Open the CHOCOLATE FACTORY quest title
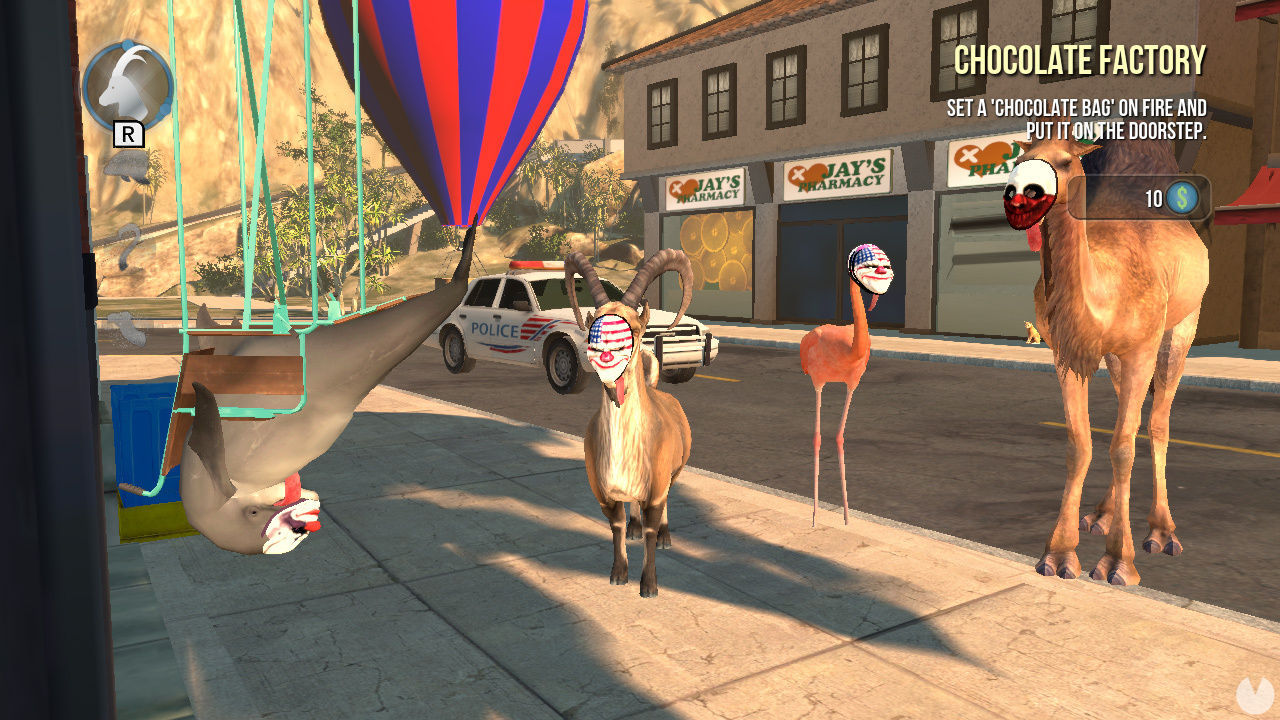 click(x=1078, y=62)
